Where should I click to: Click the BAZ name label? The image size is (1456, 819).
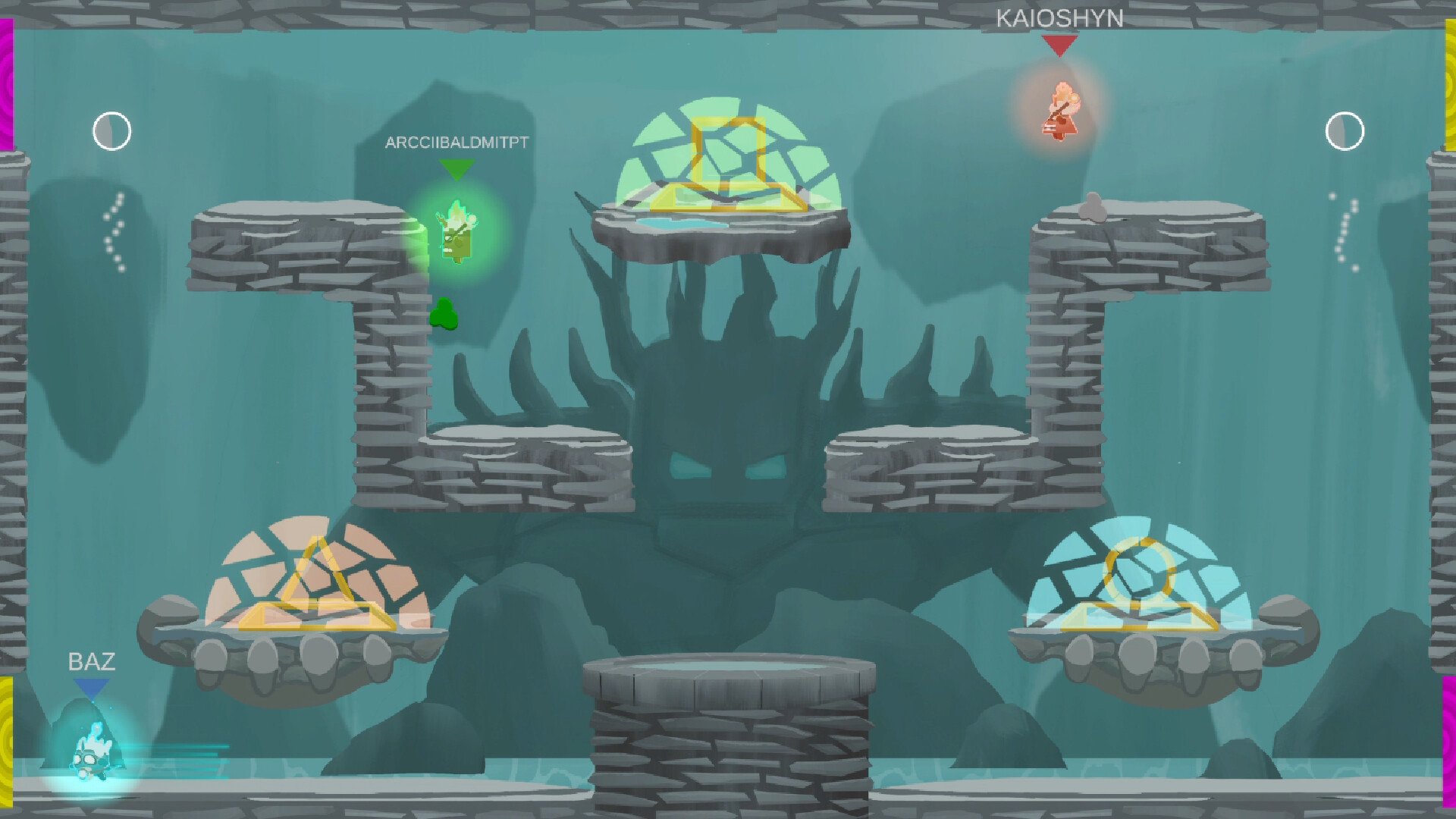[92, 662]
